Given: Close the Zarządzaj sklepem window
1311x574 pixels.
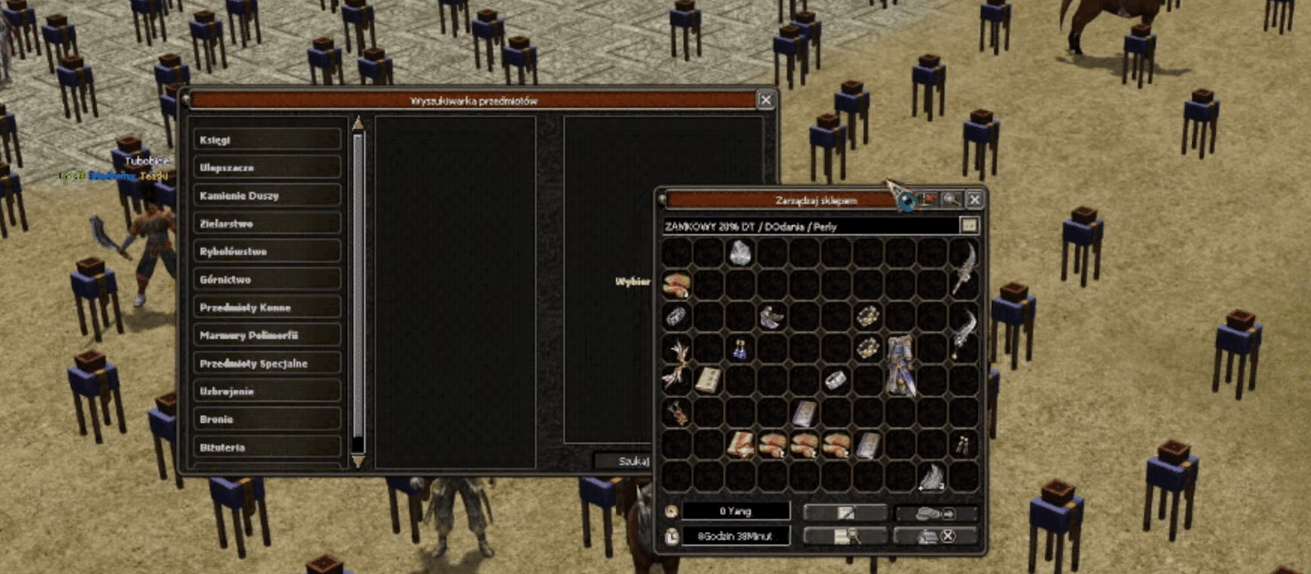Looking at the screenshot, I should [x=974, y=200].
